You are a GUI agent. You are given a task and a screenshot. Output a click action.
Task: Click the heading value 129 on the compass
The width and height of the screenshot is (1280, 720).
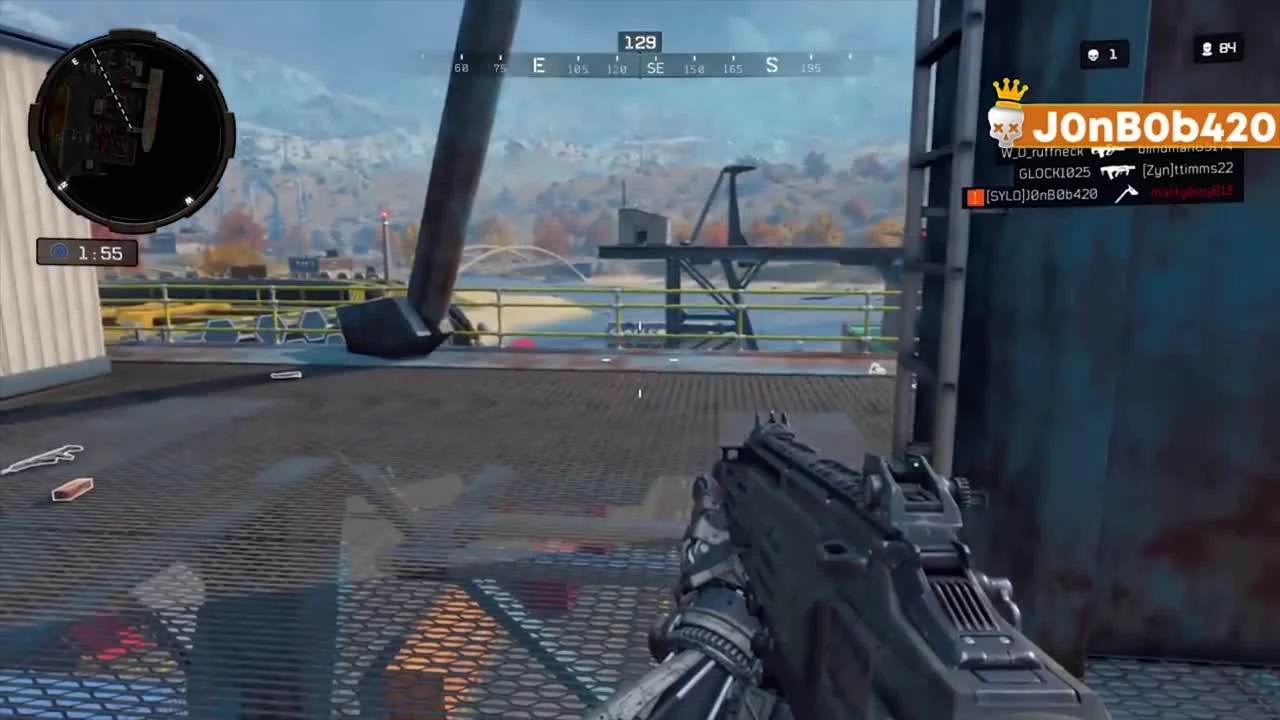639,42
